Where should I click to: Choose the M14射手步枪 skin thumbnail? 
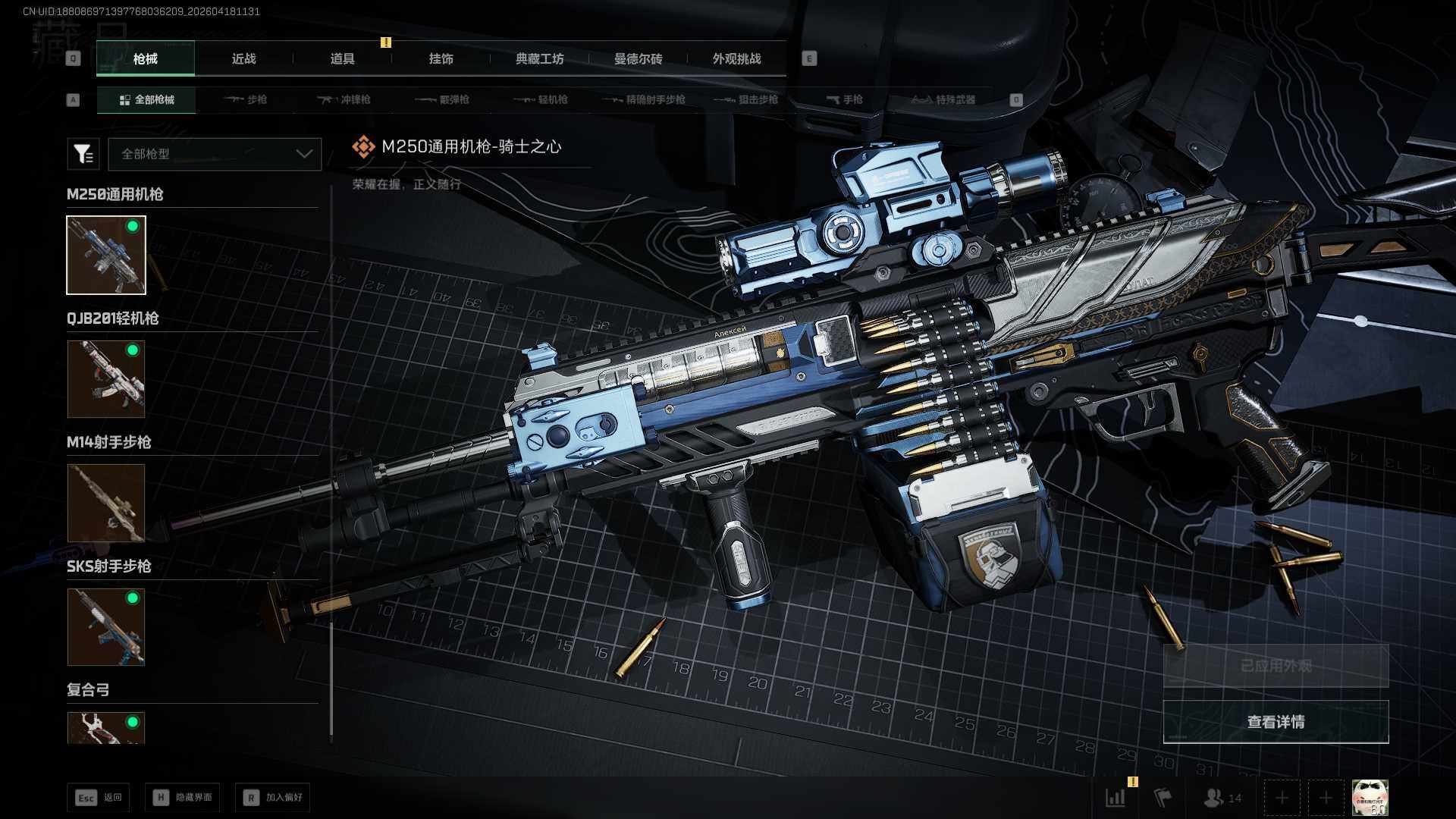point(106,503)
